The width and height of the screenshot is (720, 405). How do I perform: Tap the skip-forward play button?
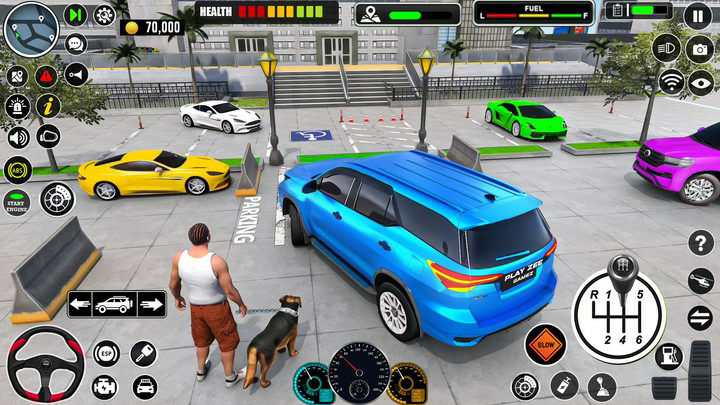[76, 15]
